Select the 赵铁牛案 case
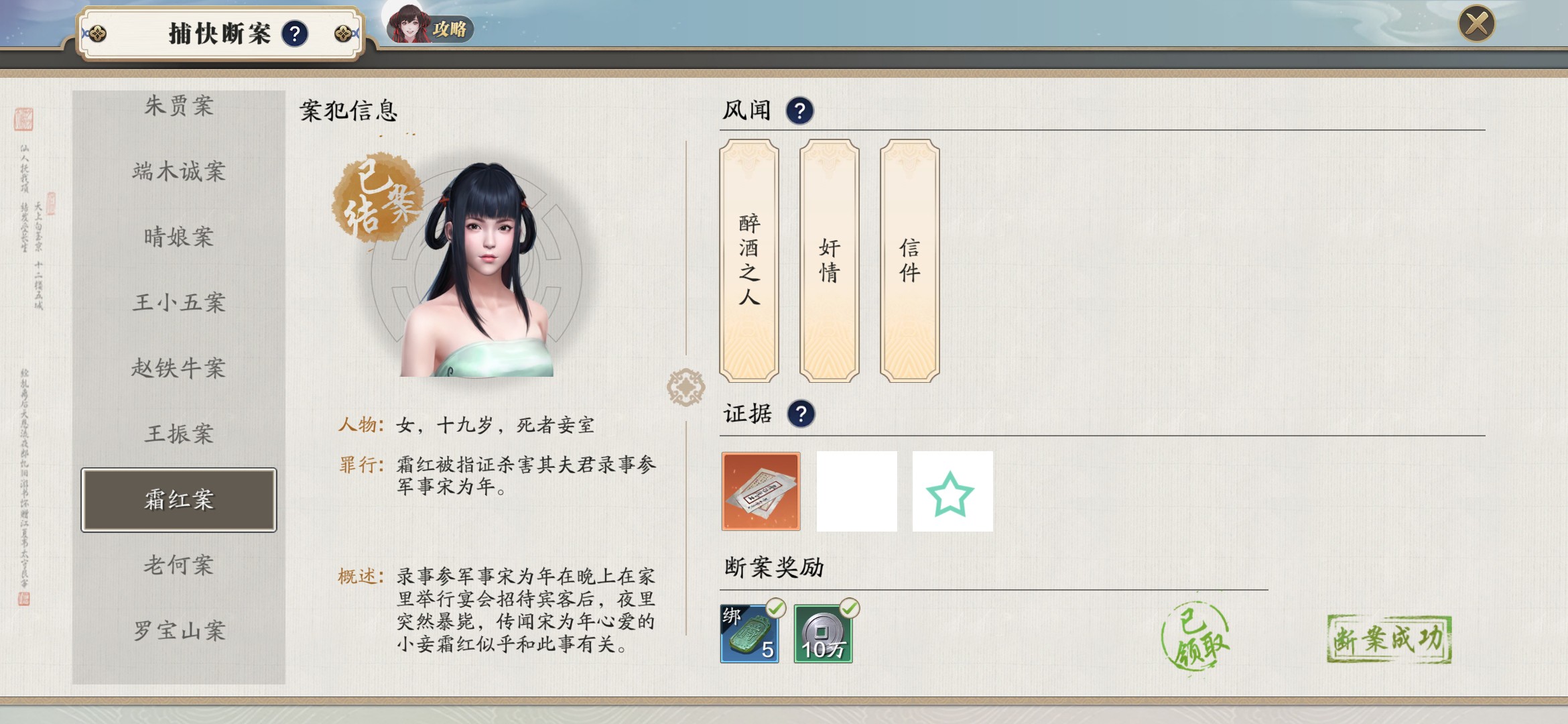The height and width of the screenshot is (724, 1568). 179,368
